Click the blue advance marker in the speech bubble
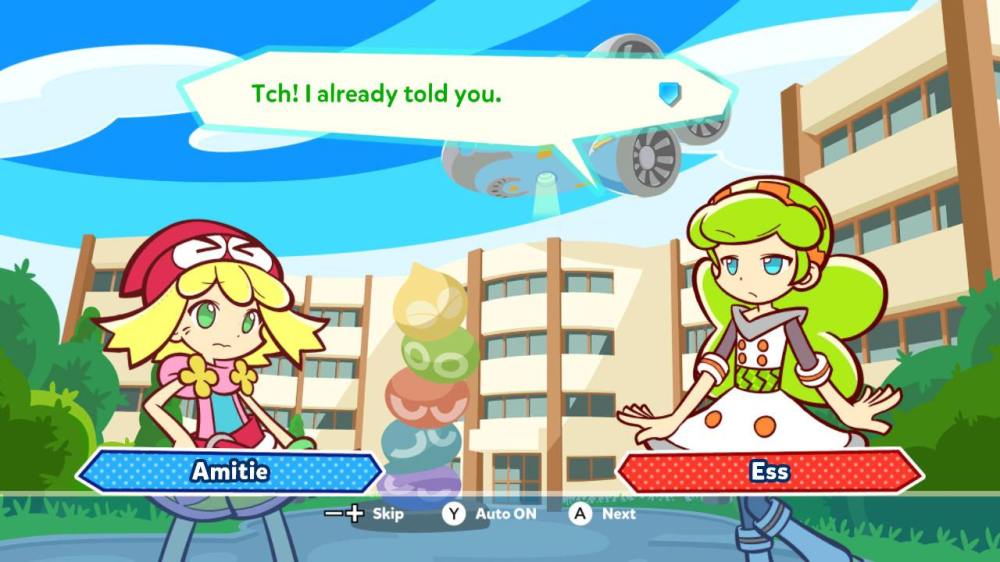Image resolution: width=1000 pixels, height=562 pixels. click(669, 93)
